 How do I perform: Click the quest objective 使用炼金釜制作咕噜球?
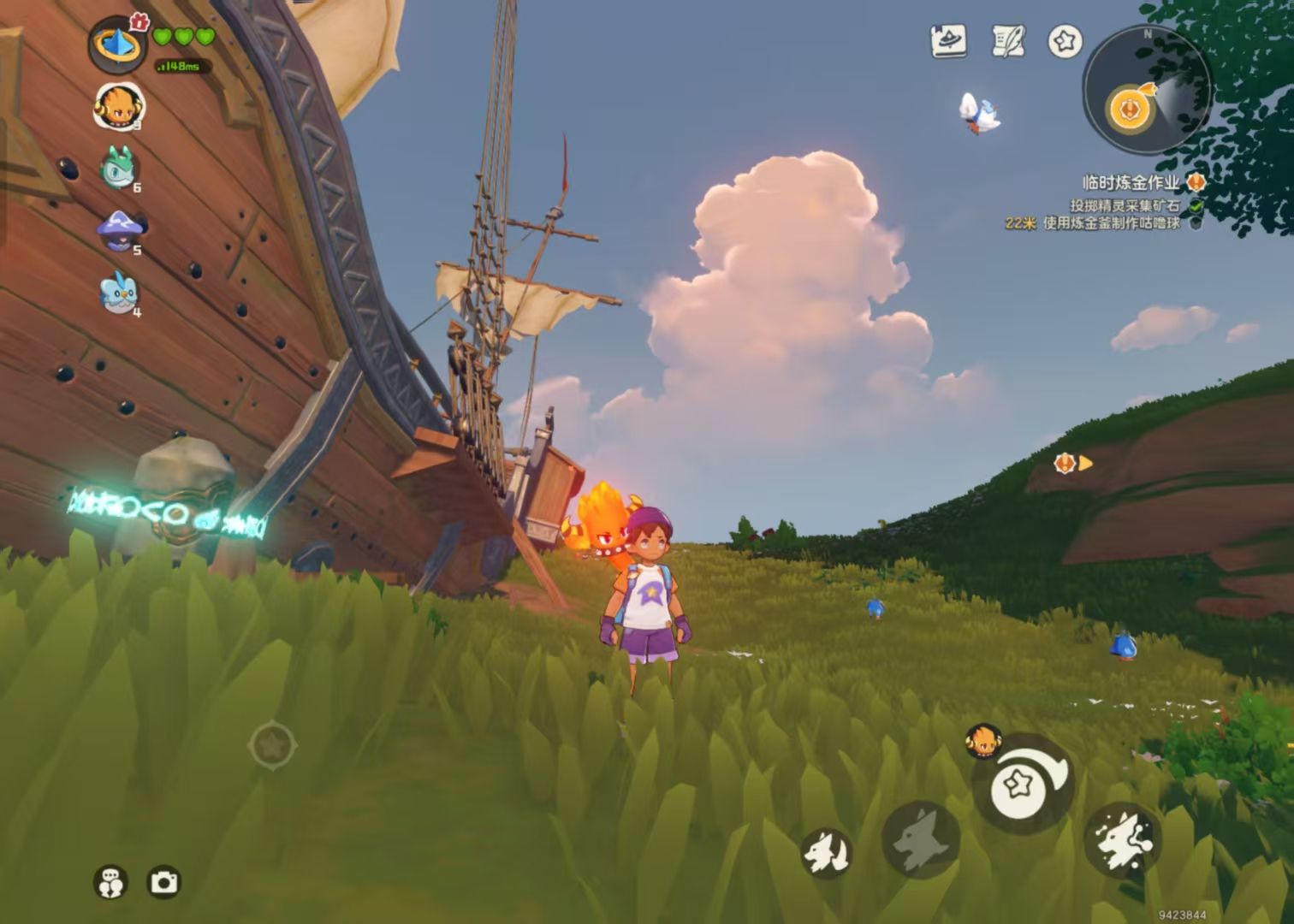[x=1111, y=223]
